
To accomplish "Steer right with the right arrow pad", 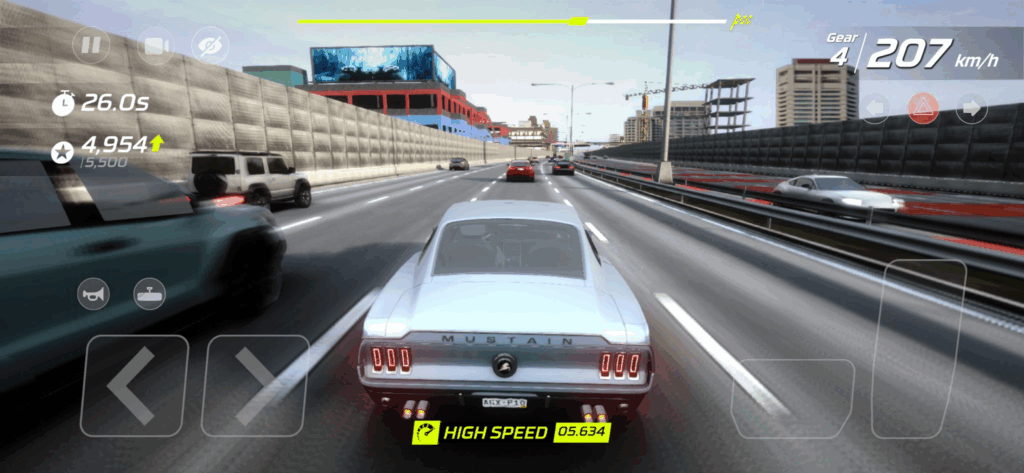I will point(255,386).
